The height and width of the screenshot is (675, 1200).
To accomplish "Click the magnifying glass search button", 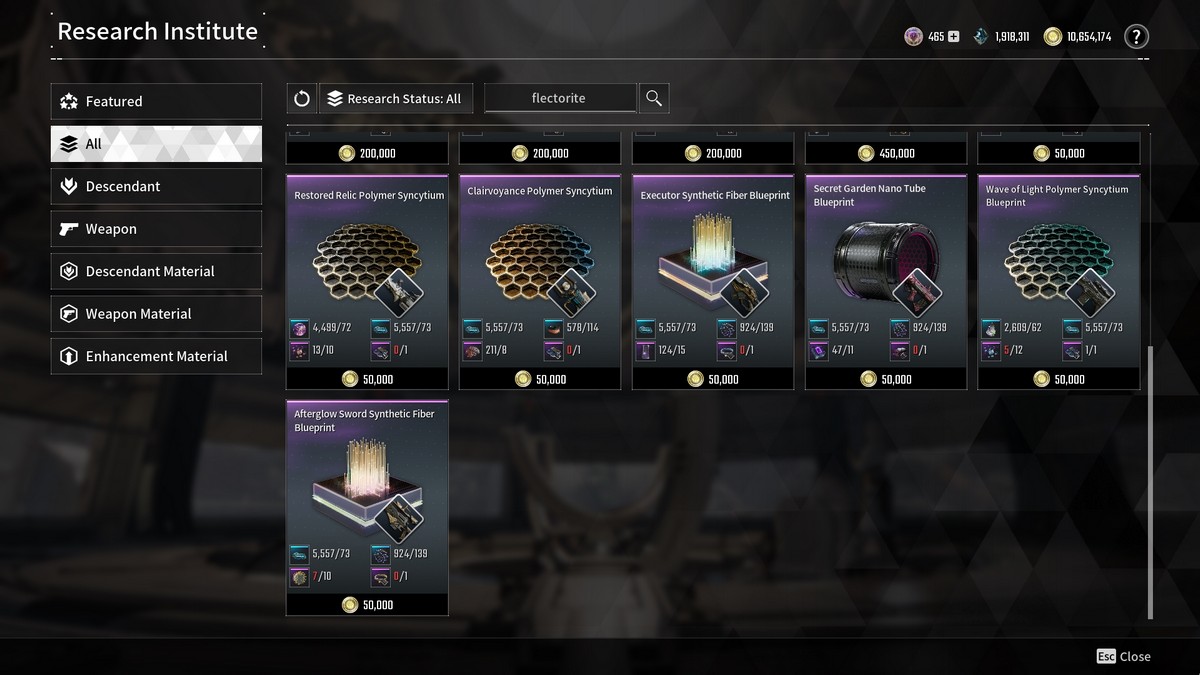I will pos(653,98).
